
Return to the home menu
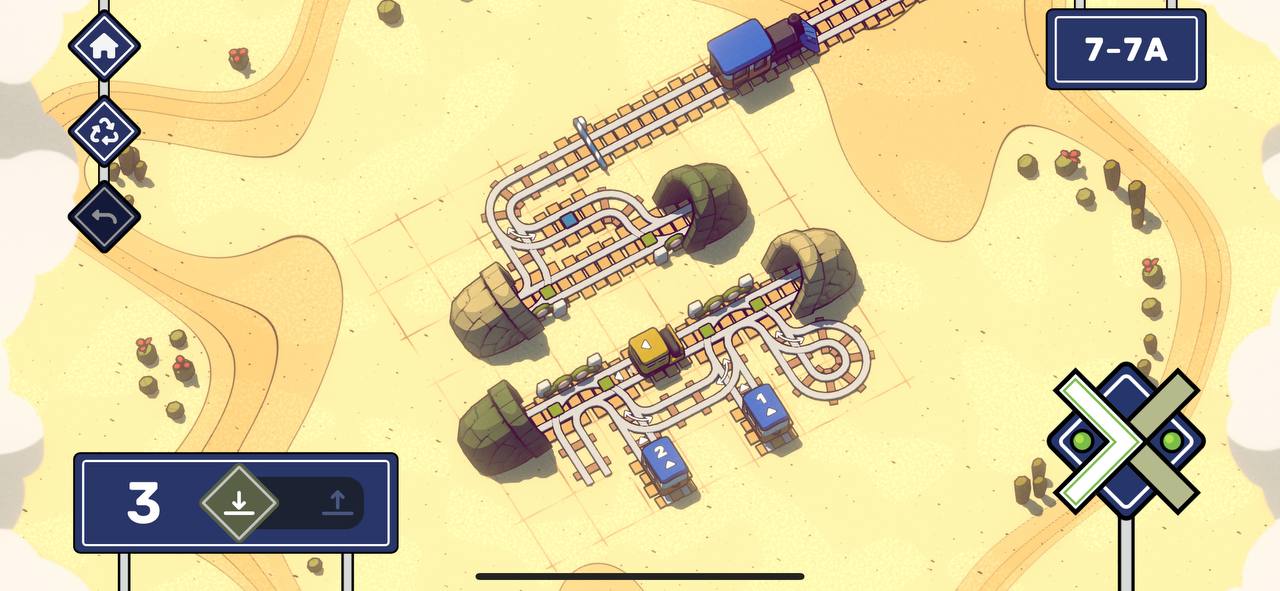pyautogui.click(x=104, y=46)
